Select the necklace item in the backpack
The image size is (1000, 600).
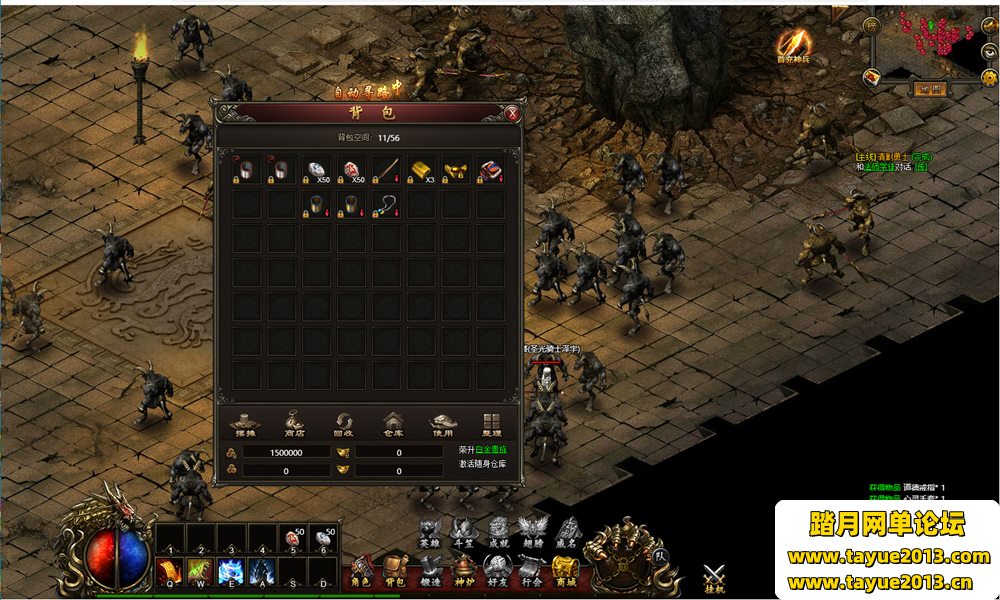(x=386, y=204)
